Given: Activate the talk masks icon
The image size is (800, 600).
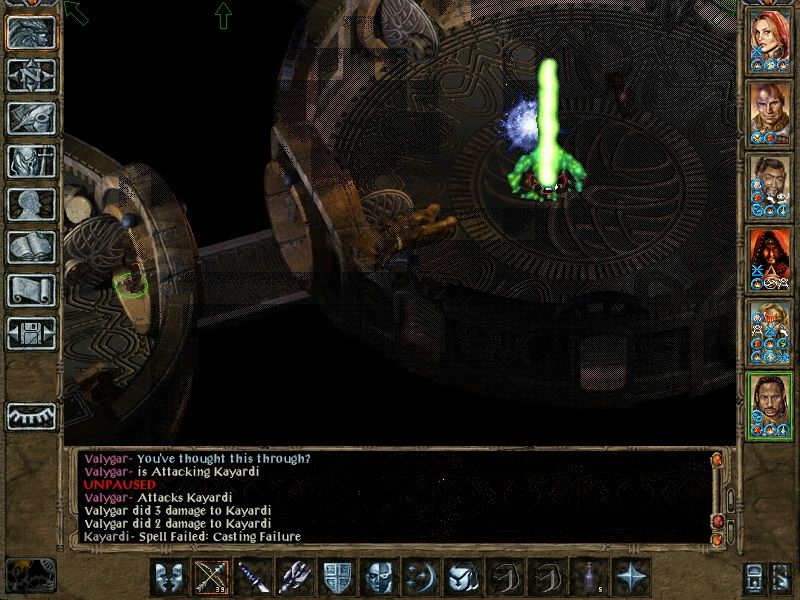Looking at the screenshot, I should pos(169,578).
